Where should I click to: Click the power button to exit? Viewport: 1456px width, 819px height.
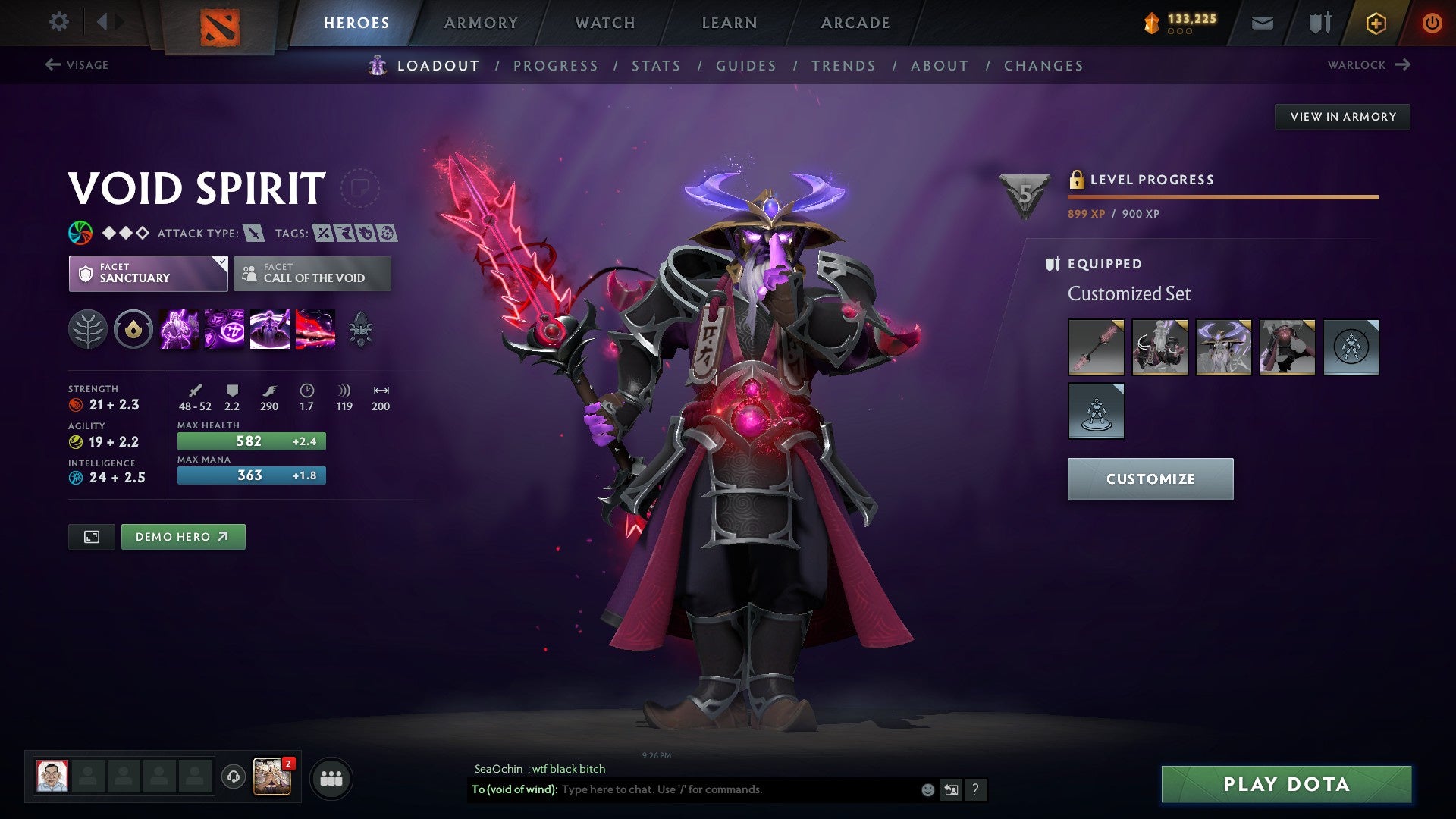(1432, 22)
